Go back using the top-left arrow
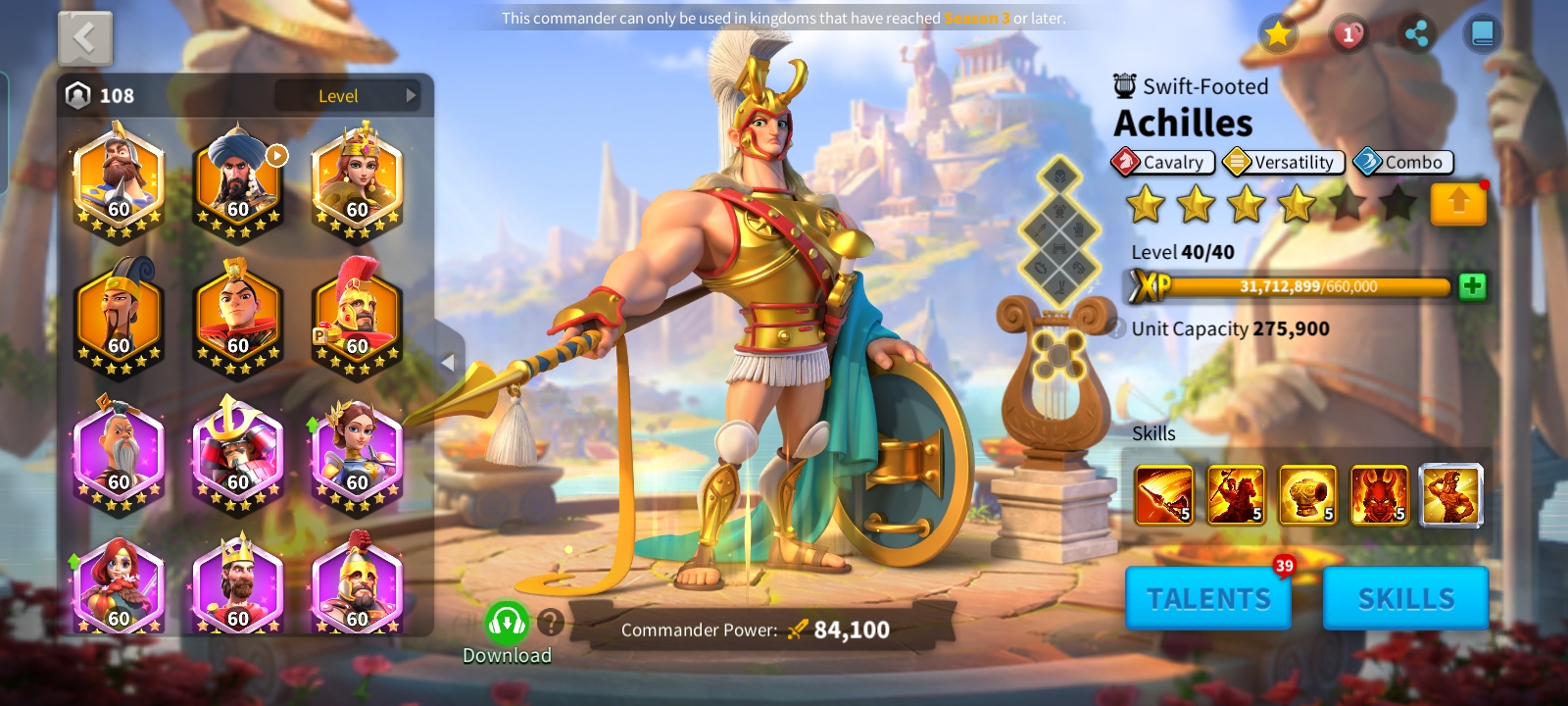 [x=85, y=39]
